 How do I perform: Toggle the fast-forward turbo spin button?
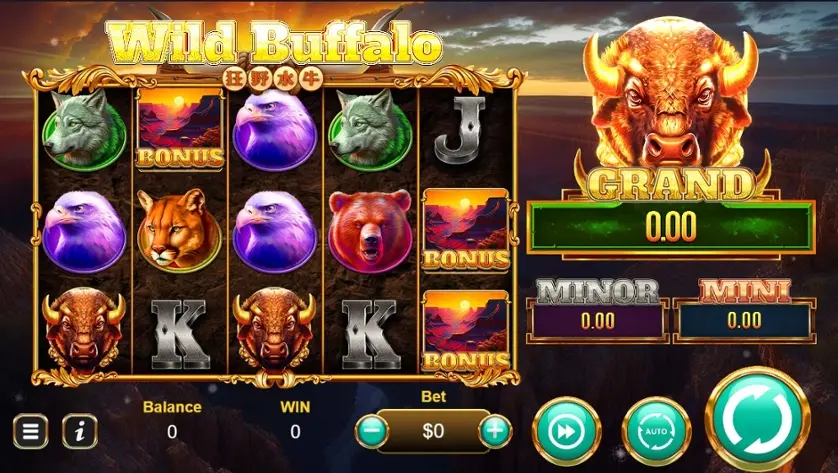click(566, 432)
